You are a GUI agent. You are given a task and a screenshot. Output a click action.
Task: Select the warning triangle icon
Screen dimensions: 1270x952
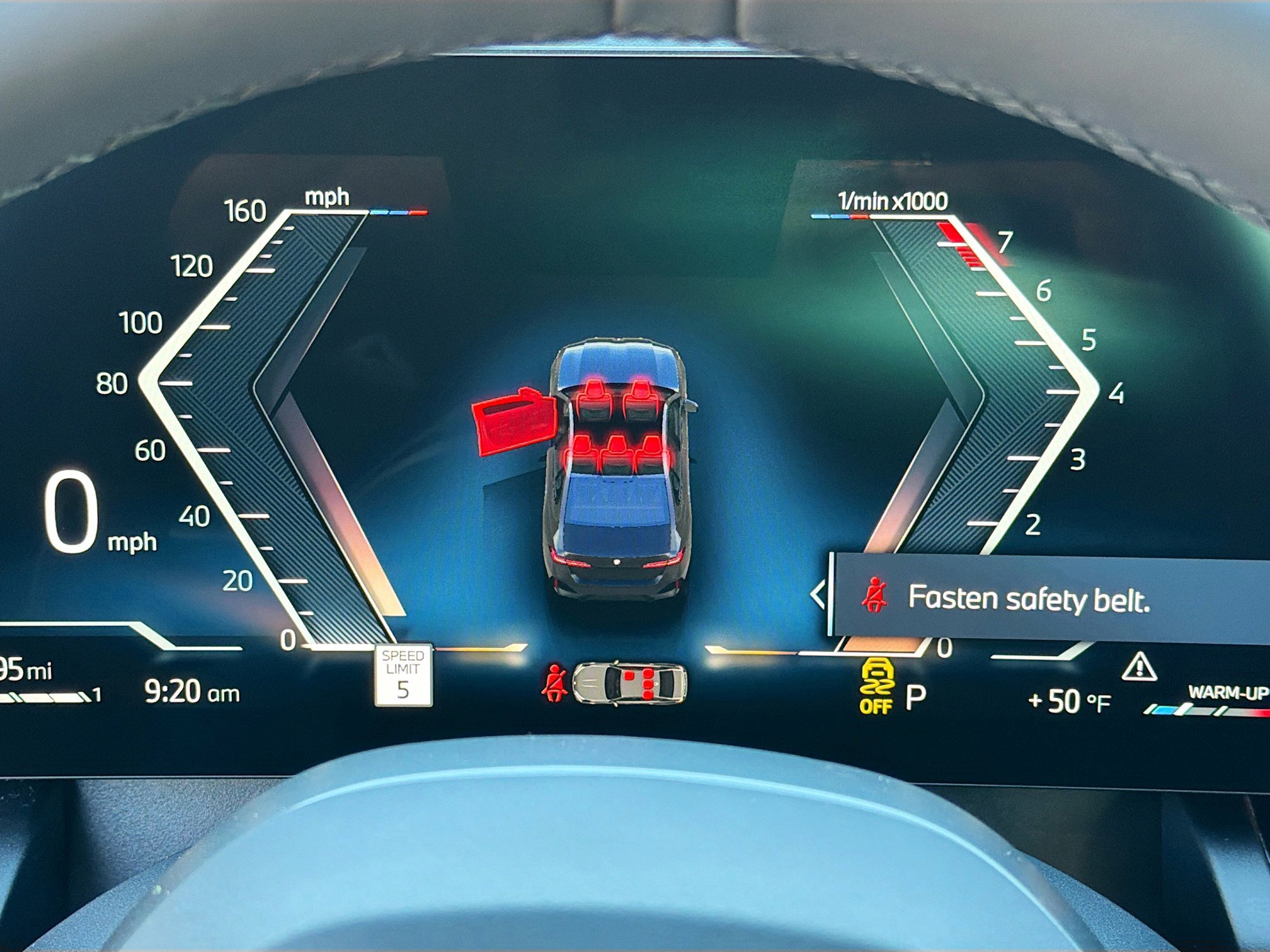click(1138, 667)
